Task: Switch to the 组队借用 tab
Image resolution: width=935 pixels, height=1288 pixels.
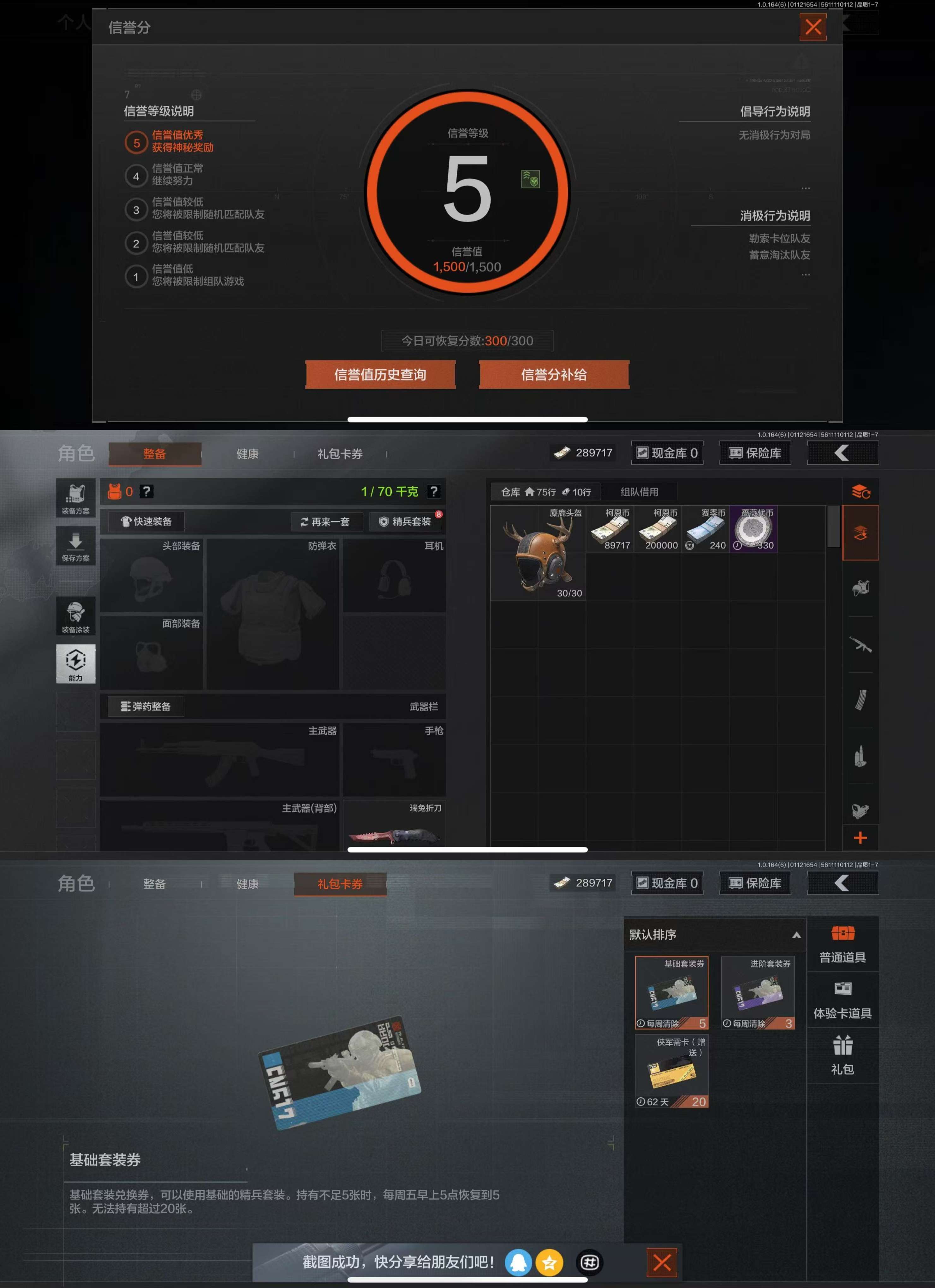Action: coord(639,492)
